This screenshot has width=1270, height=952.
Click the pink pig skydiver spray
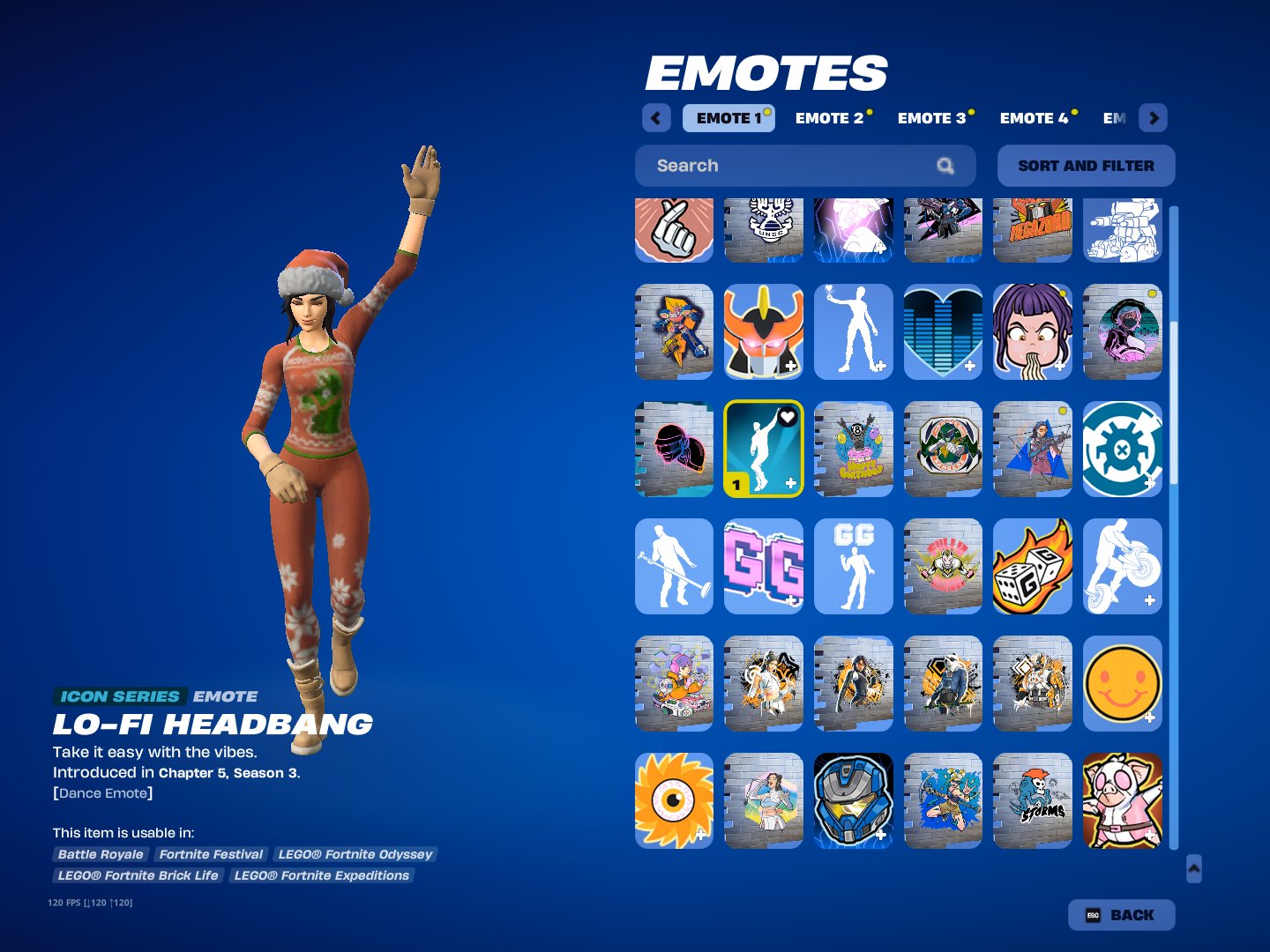point(1123,800)
